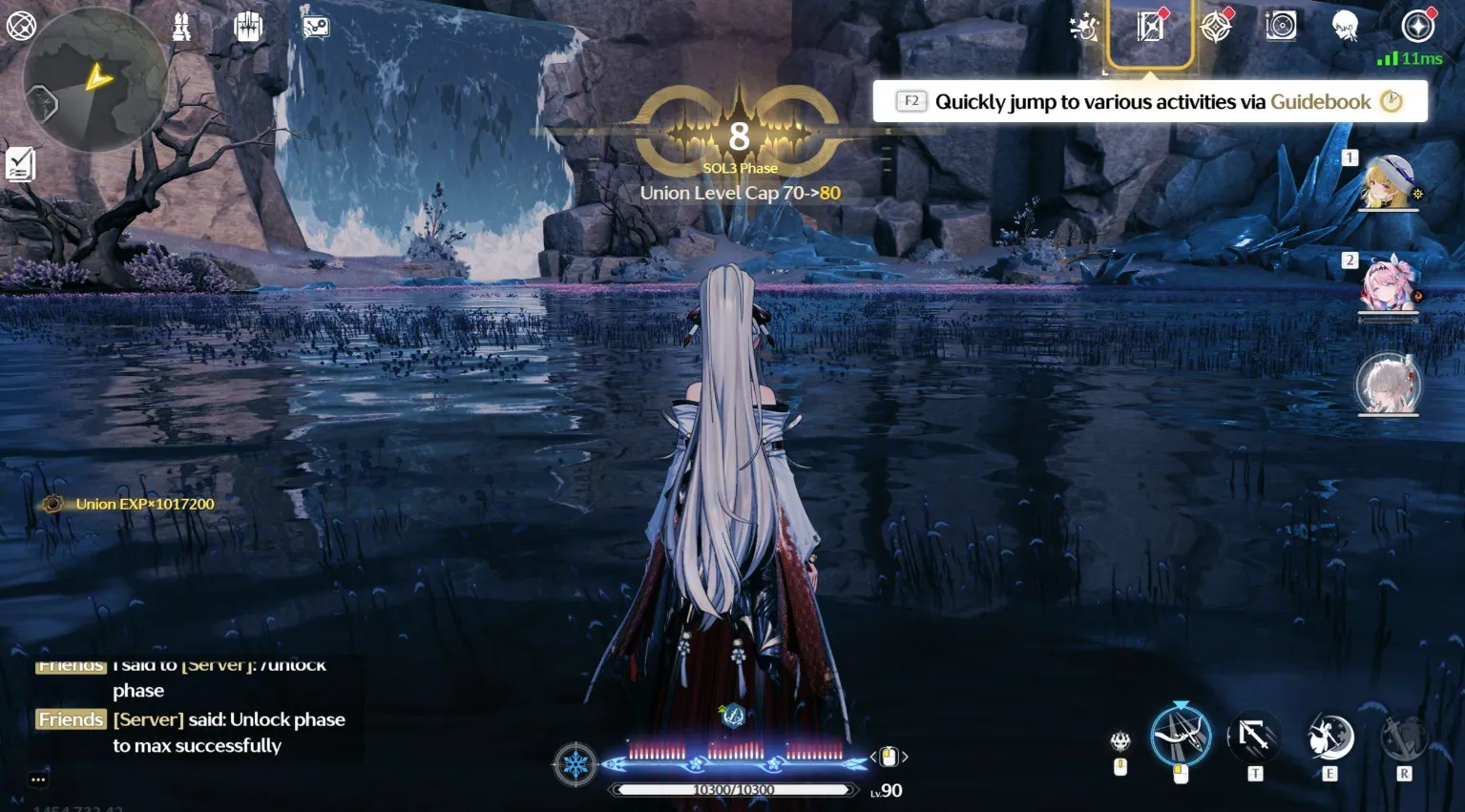Expand the chat options via ellipsis

tap(38, 780)
